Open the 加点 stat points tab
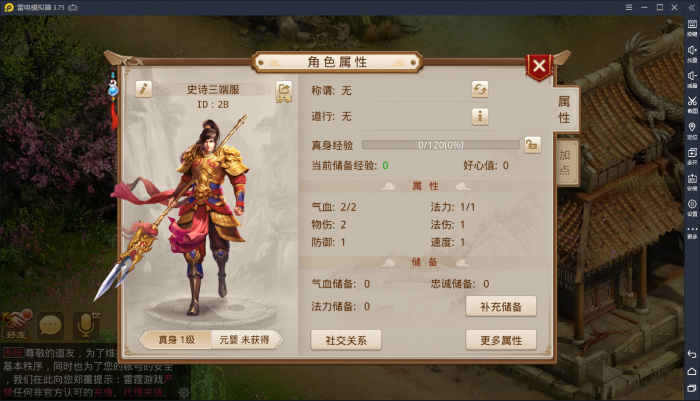The width and height of the screenshot is (700, 401). click(x=565, y=162)
